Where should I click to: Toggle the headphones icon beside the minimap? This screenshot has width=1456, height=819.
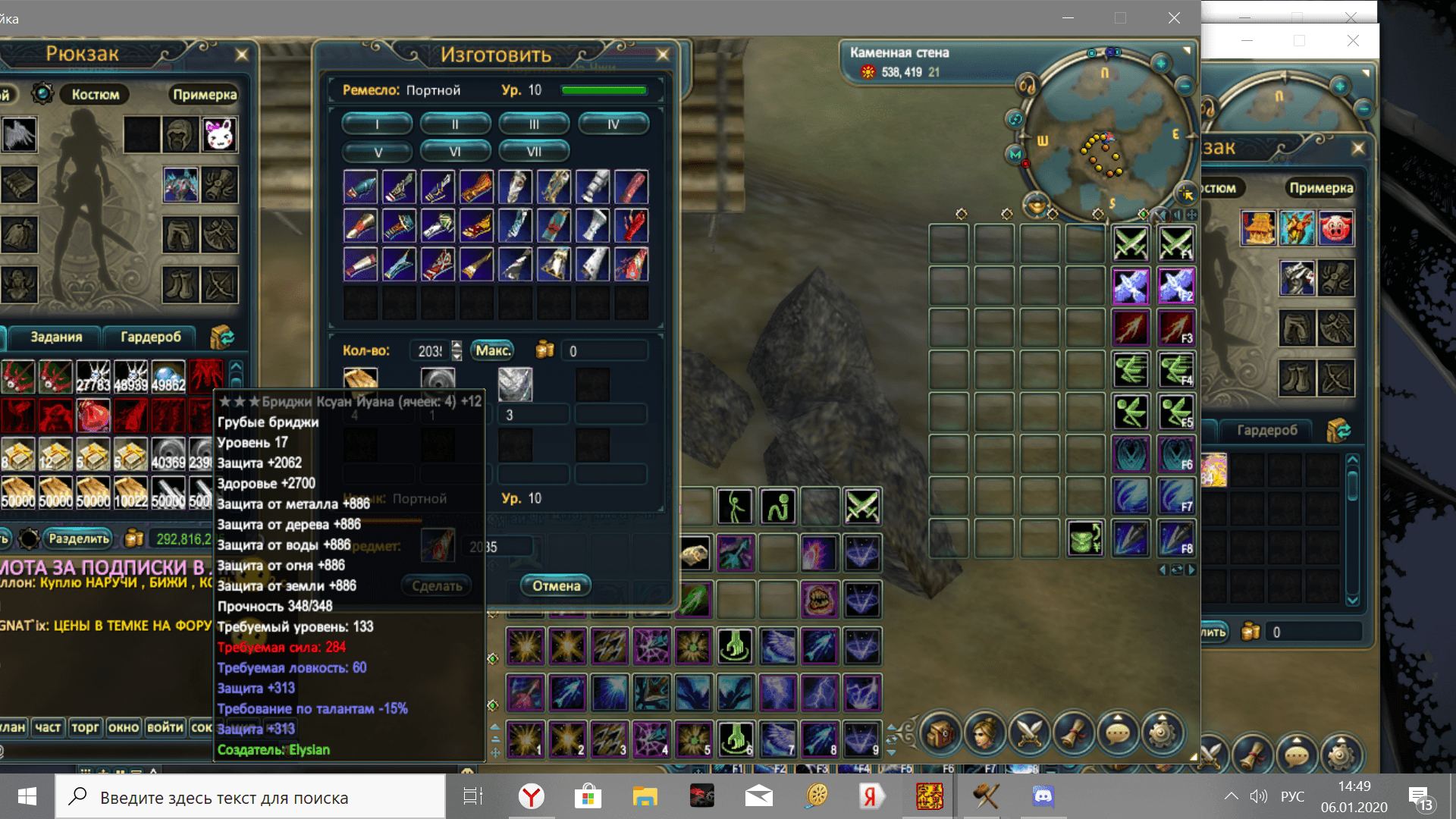pyautogui.click(x=1027, y=86)
